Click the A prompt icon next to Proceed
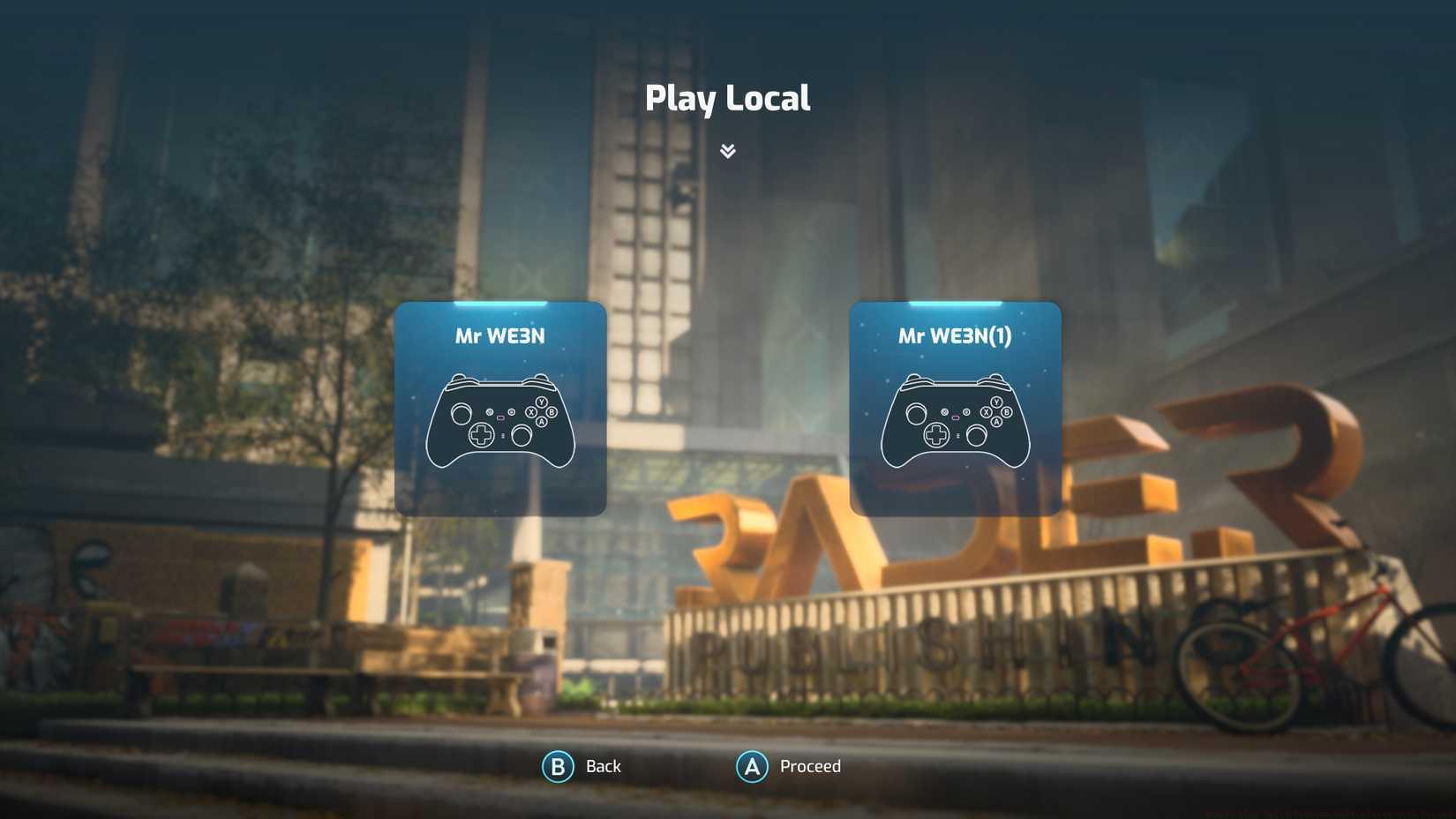Viewport: 1456px width, 819px height. 751,767
